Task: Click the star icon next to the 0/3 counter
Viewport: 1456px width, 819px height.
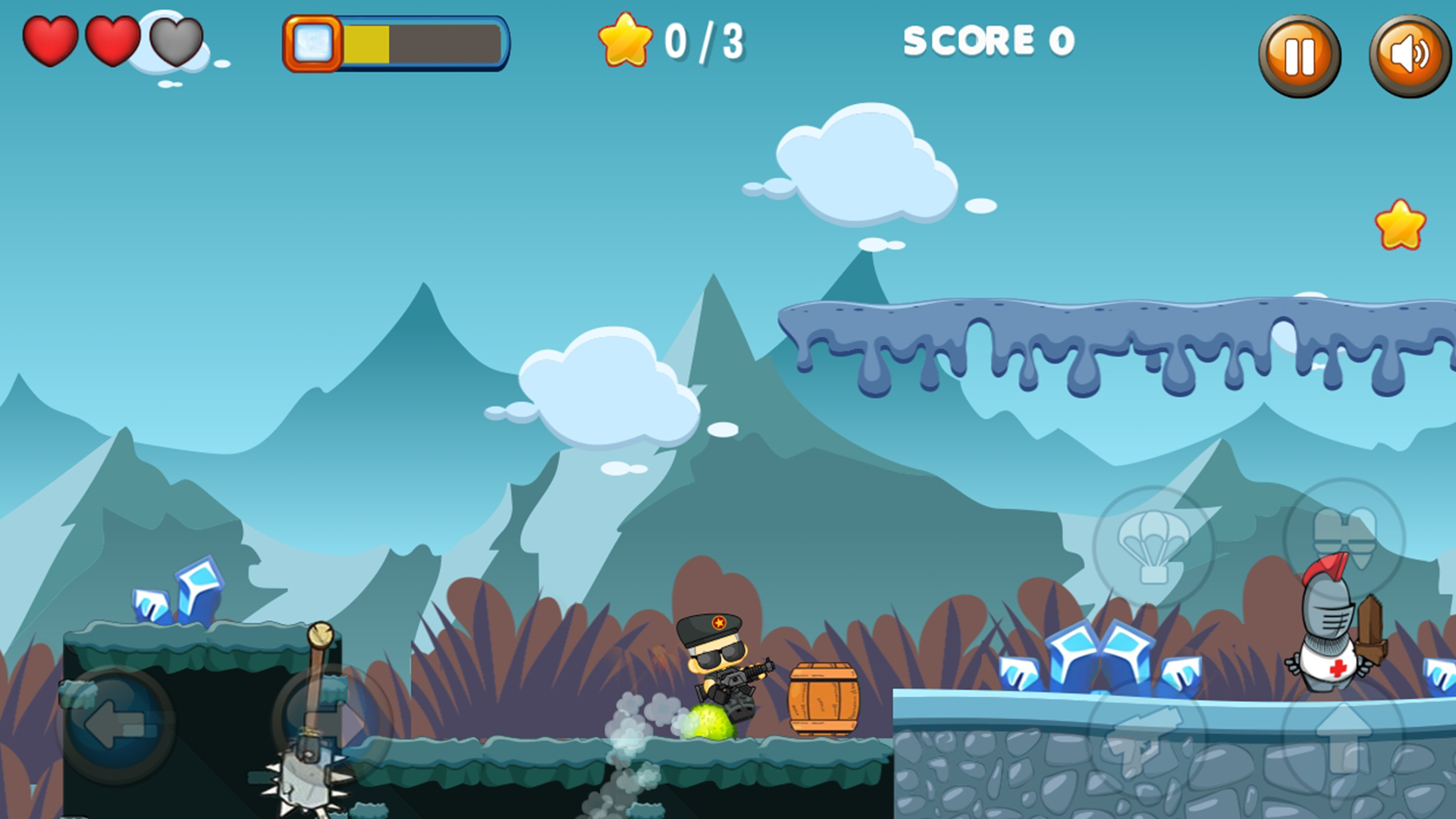Action: (626, 42)
